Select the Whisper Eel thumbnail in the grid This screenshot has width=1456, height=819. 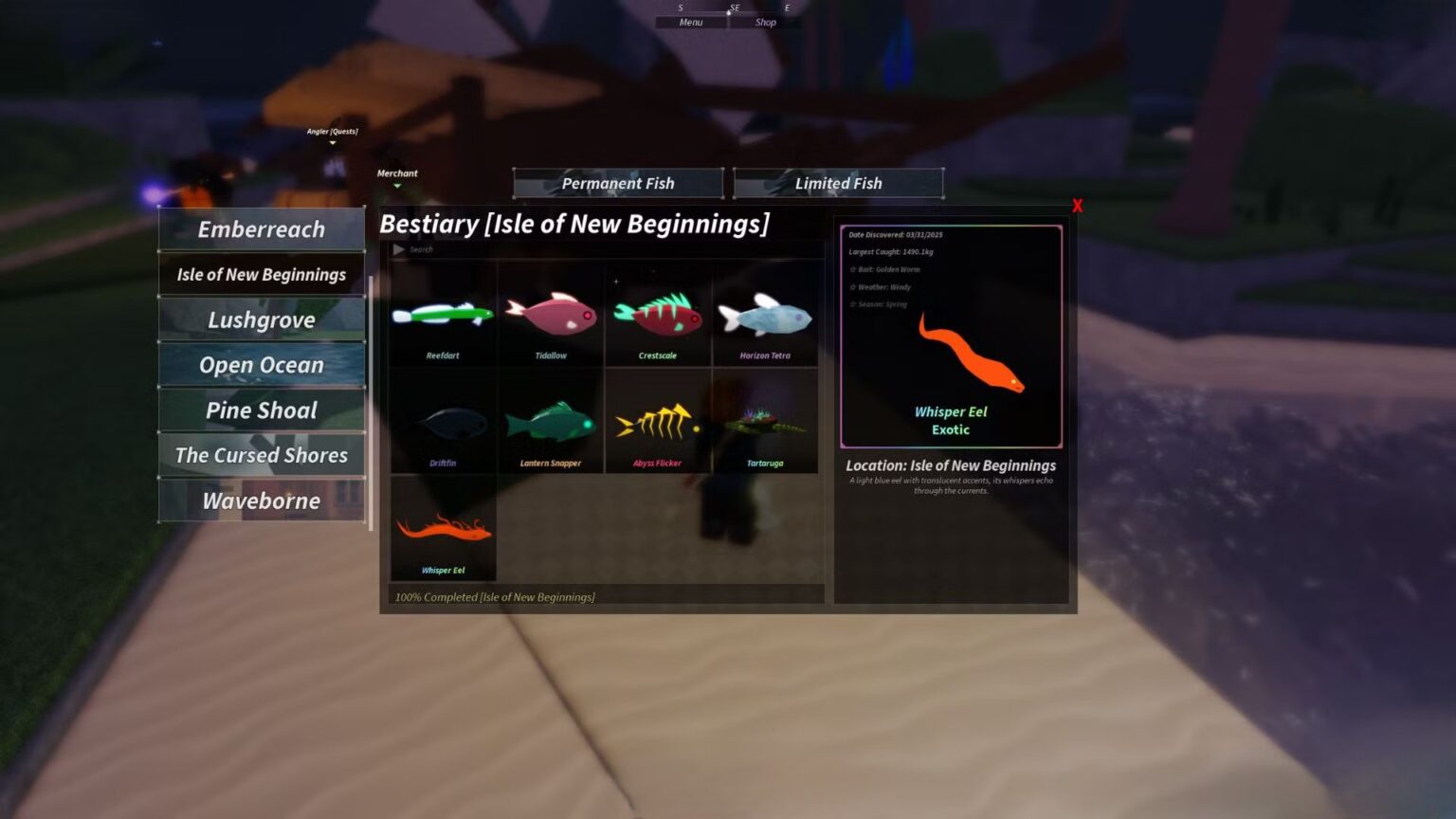click(x=443, y=529)
